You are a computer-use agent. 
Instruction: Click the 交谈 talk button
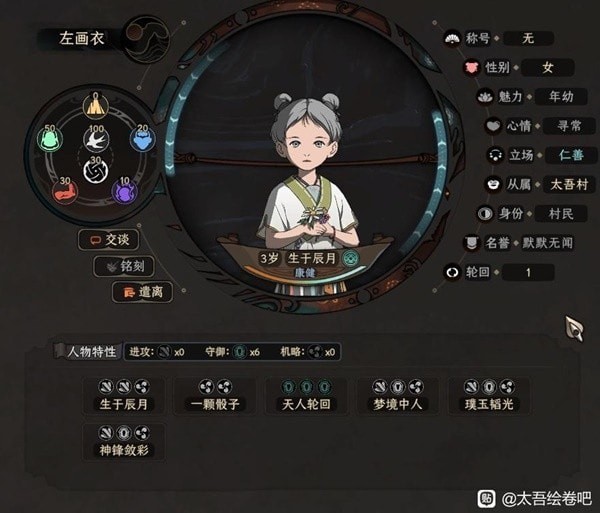(109, 240)
